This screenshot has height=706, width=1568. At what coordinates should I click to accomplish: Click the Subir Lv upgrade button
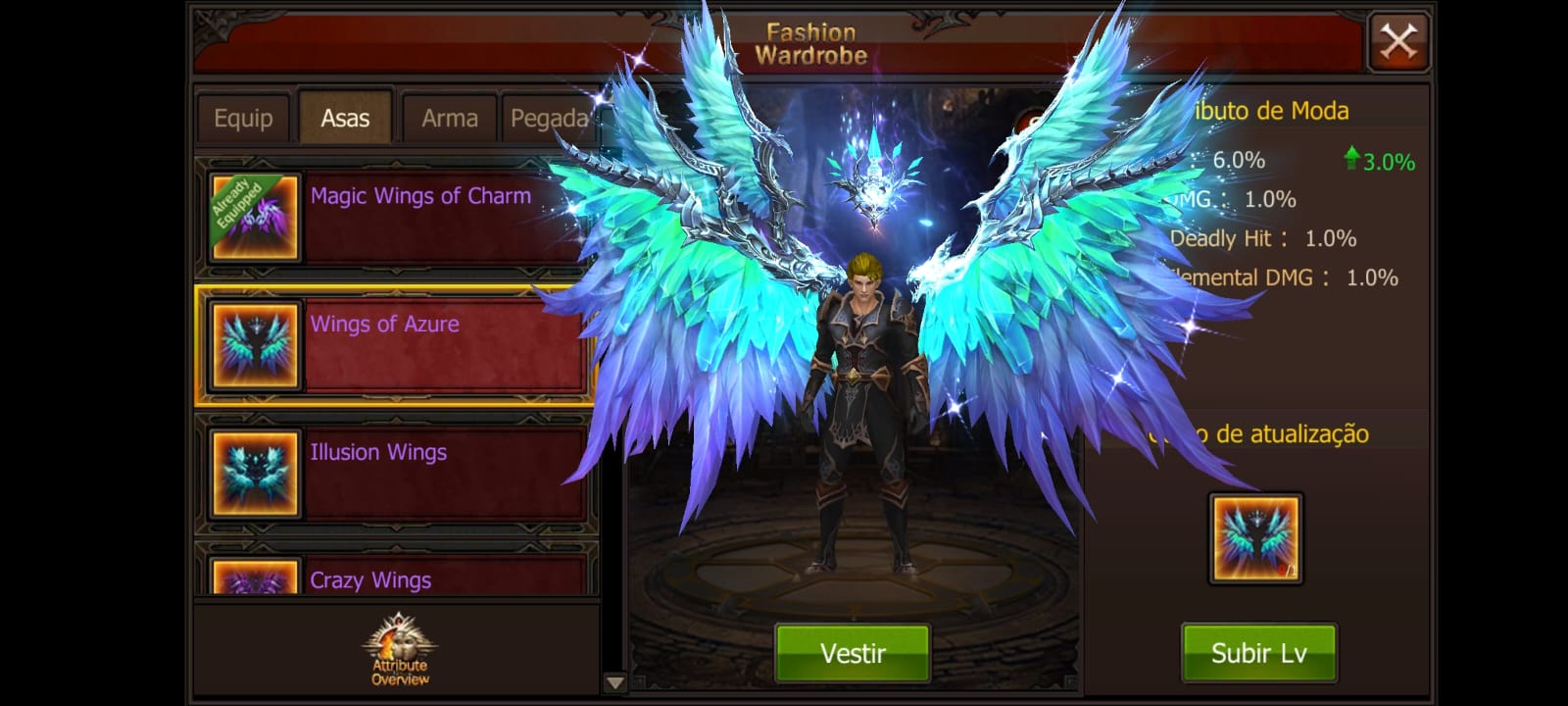[1258, 653]
